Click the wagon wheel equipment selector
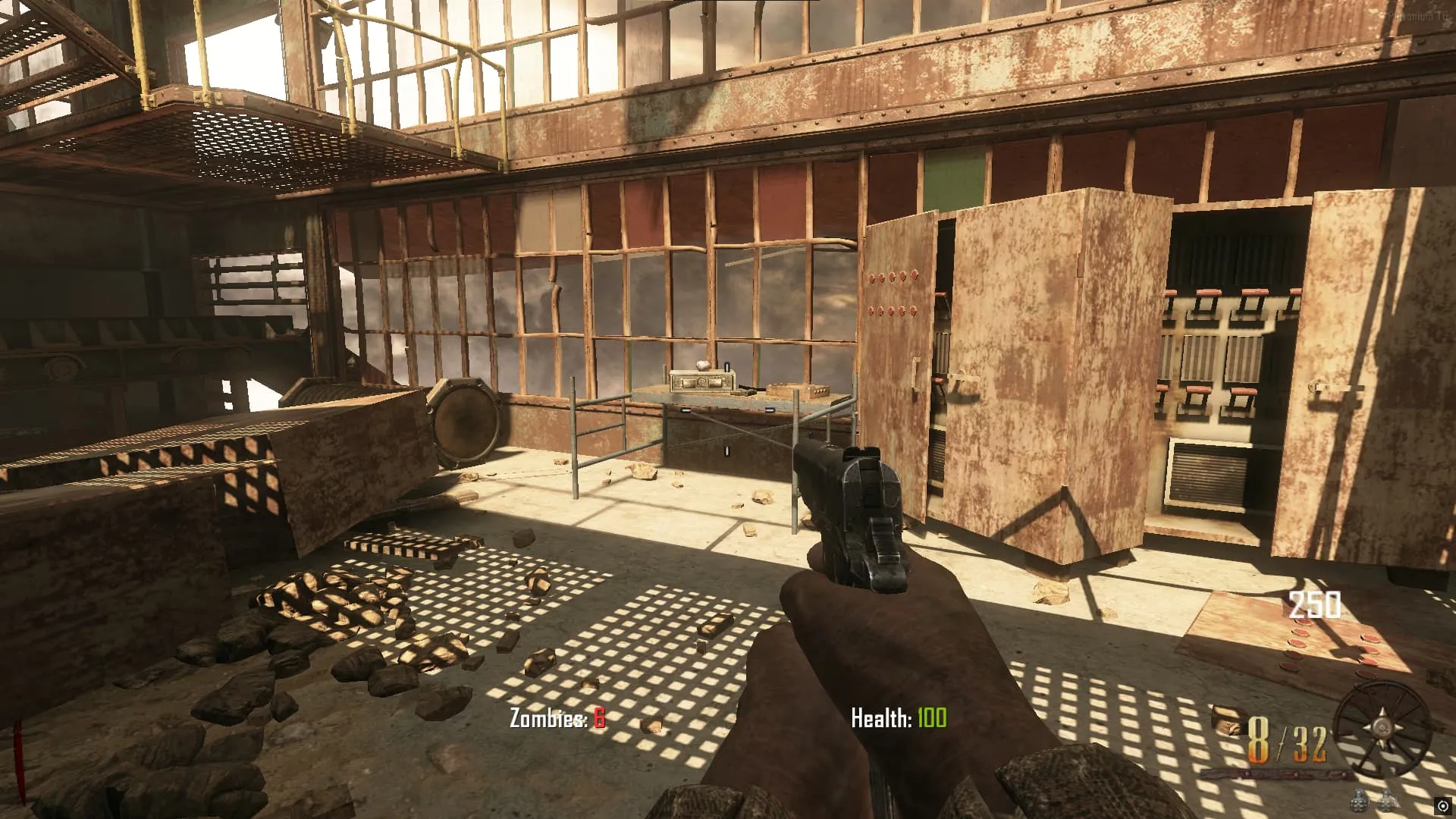Viewport: 1456px width, 819px height. 1382,730
